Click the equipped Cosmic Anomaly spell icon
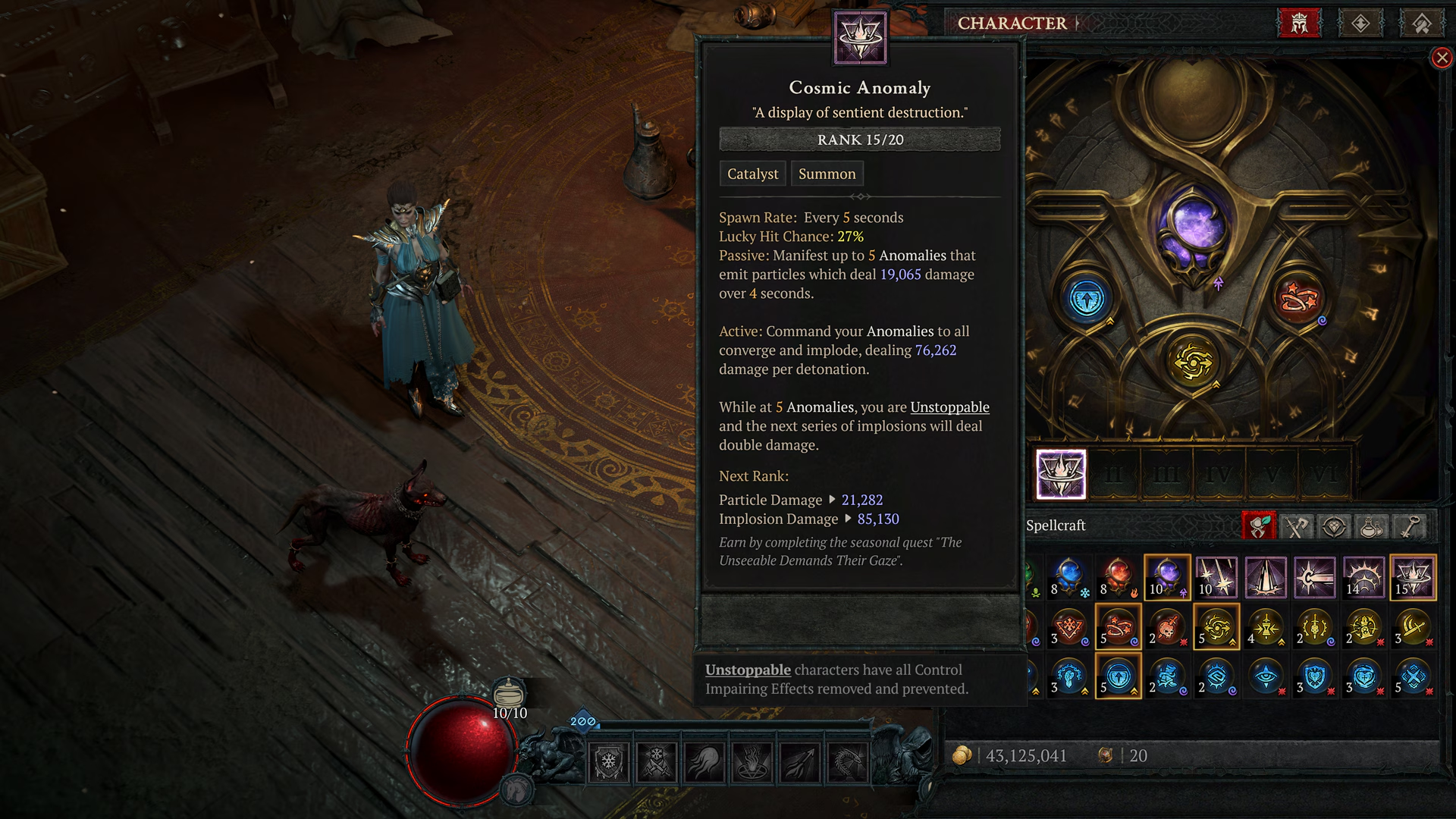Image resolution: width=1456 pixels, height=819 pixels. coord(1062,473)
